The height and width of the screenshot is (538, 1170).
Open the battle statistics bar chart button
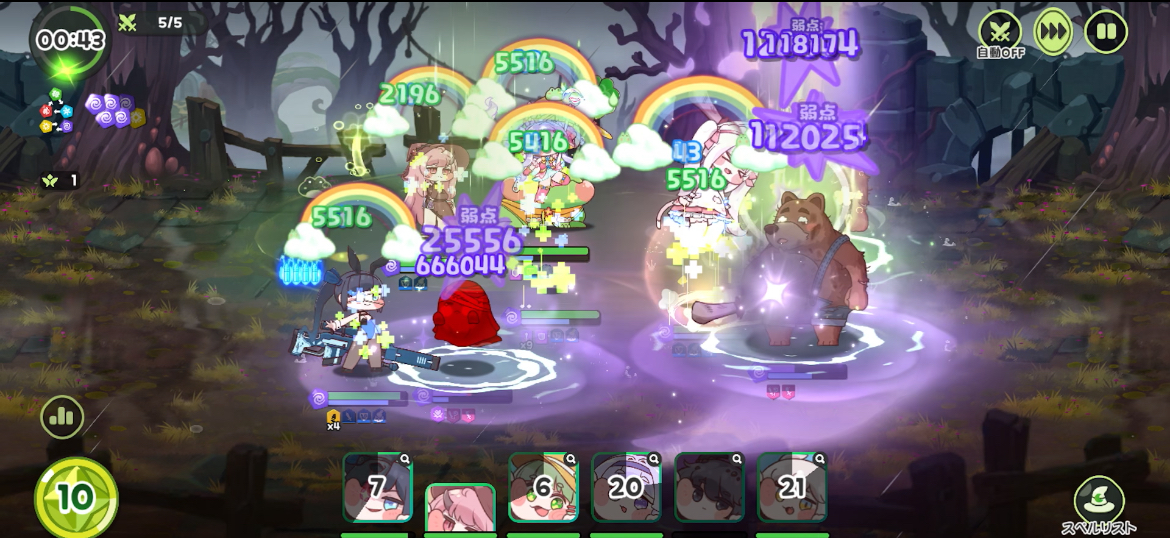point(62,417)
